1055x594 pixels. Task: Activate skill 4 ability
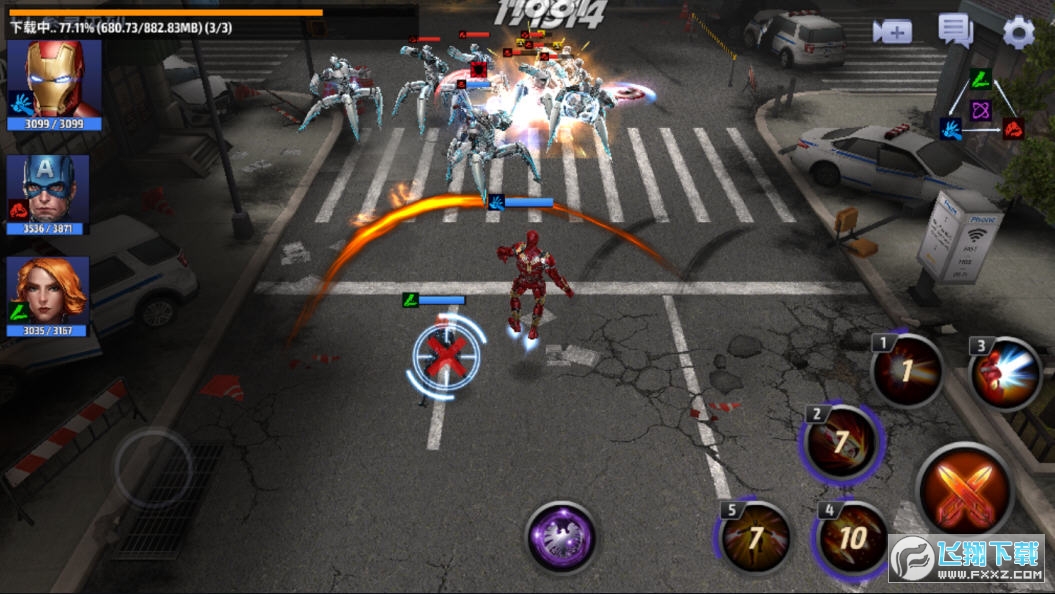tap(851, 537)
